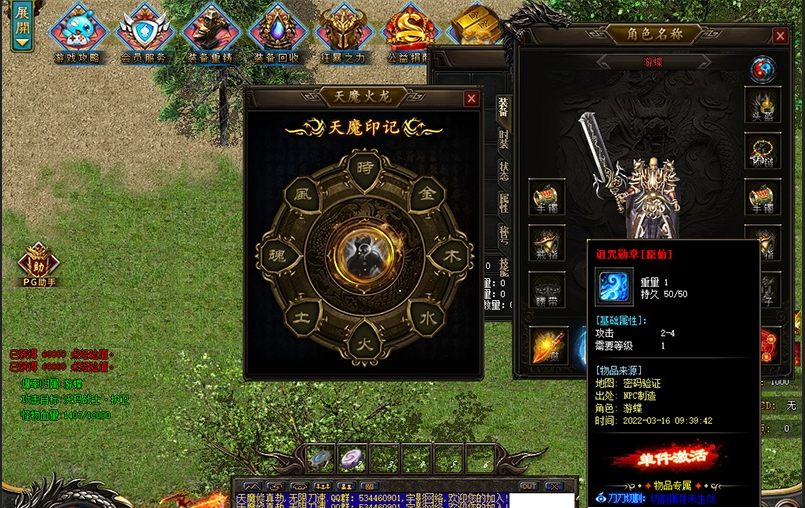Select the 土 rune on the wheel
This screenshot has height=508, width=805.
(x=301, y=318)
